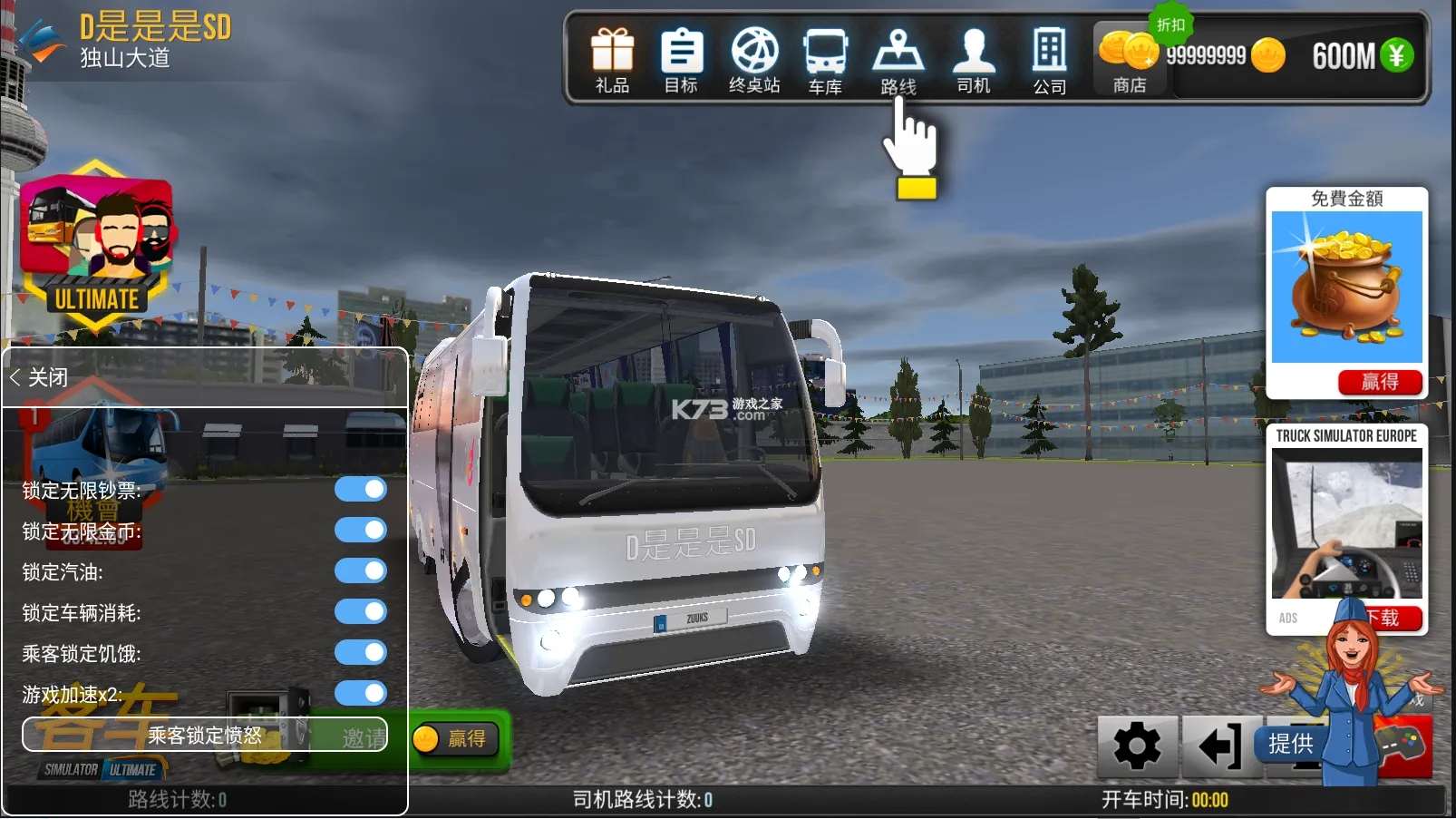Screen dimensions: 1456x819
Task: Close the cheat panel with 关闭
Action: point(40,377)
